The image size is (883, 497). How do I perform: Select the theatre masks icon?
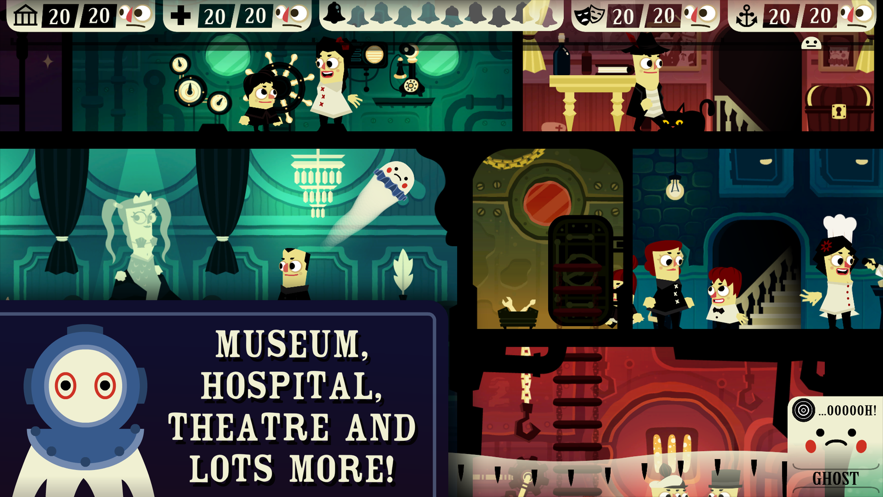[x=589, y=15]
